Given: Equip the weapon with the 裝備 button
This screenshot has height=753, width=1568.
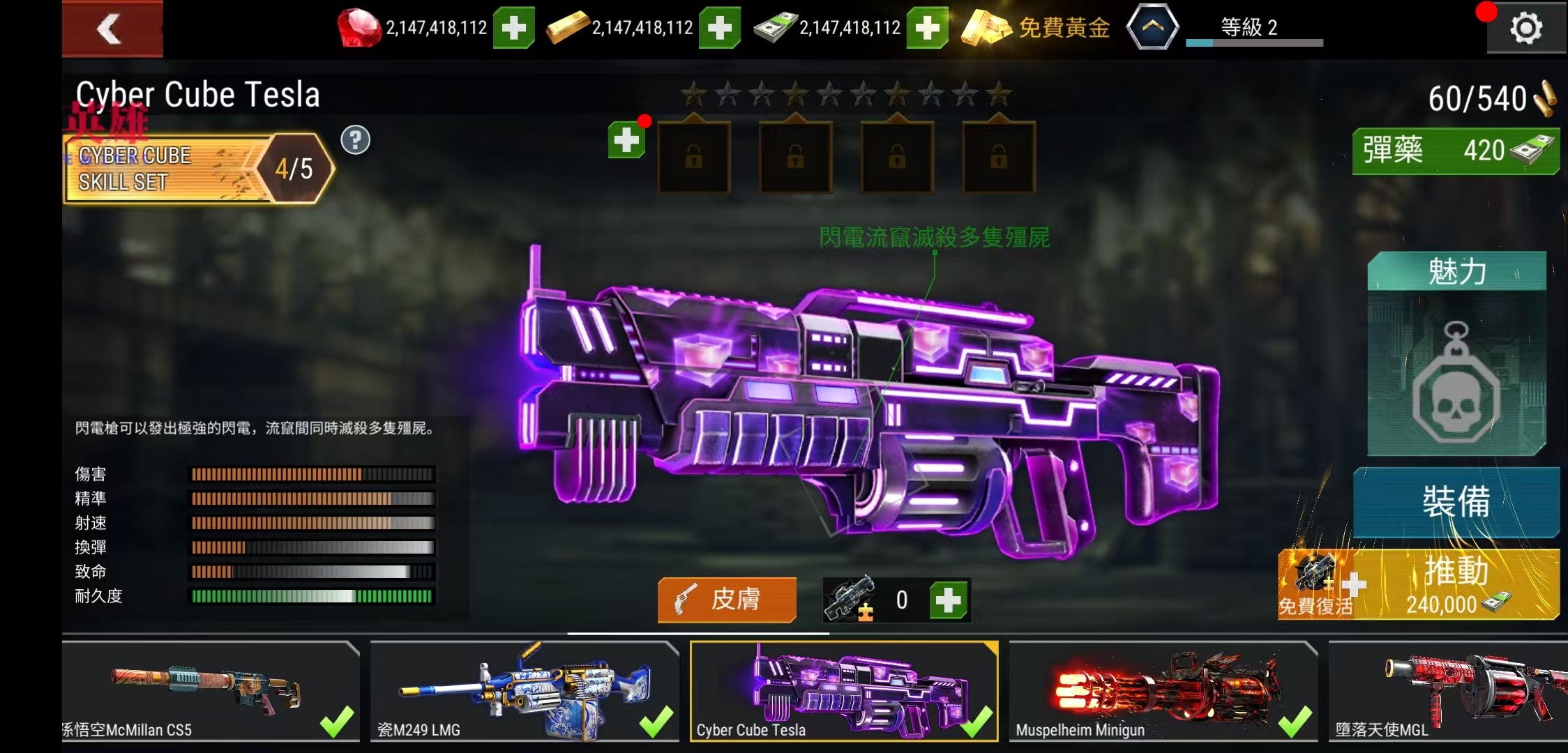Looking at the screenshot, I should (x=1456, y=502).
